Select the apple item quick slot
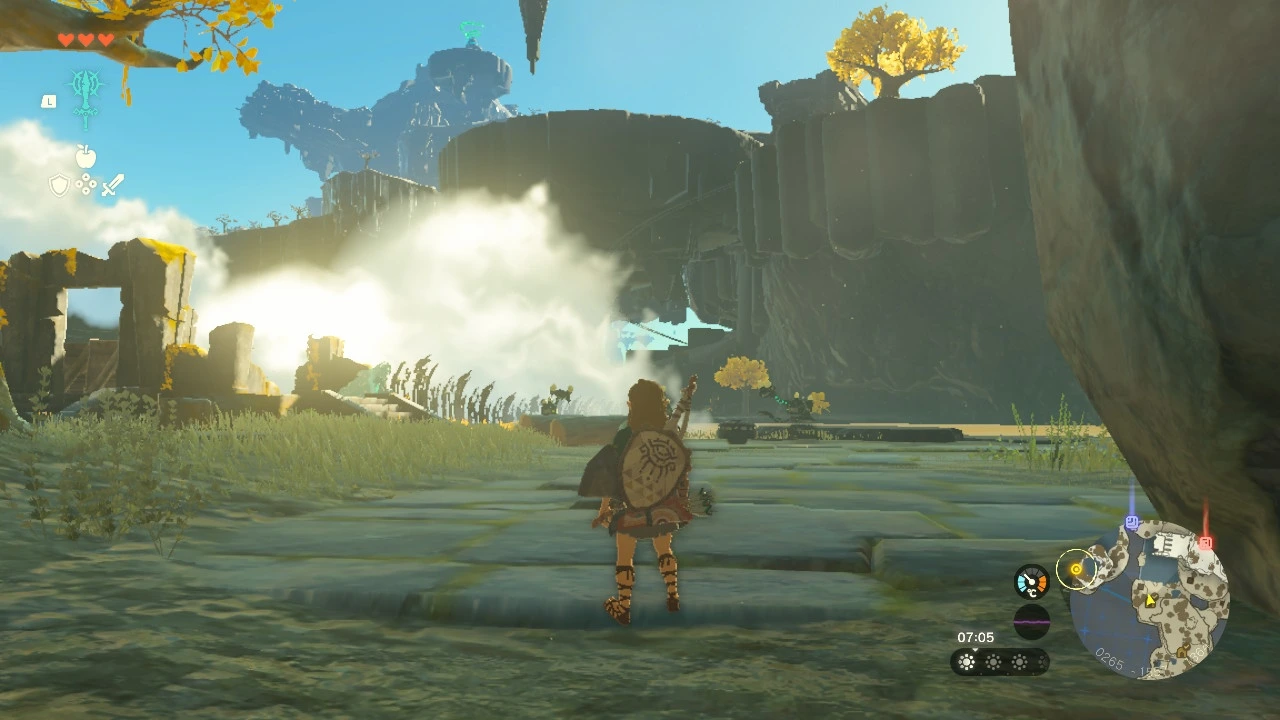Screen dimensions: 1280x720 pos(86,157)
